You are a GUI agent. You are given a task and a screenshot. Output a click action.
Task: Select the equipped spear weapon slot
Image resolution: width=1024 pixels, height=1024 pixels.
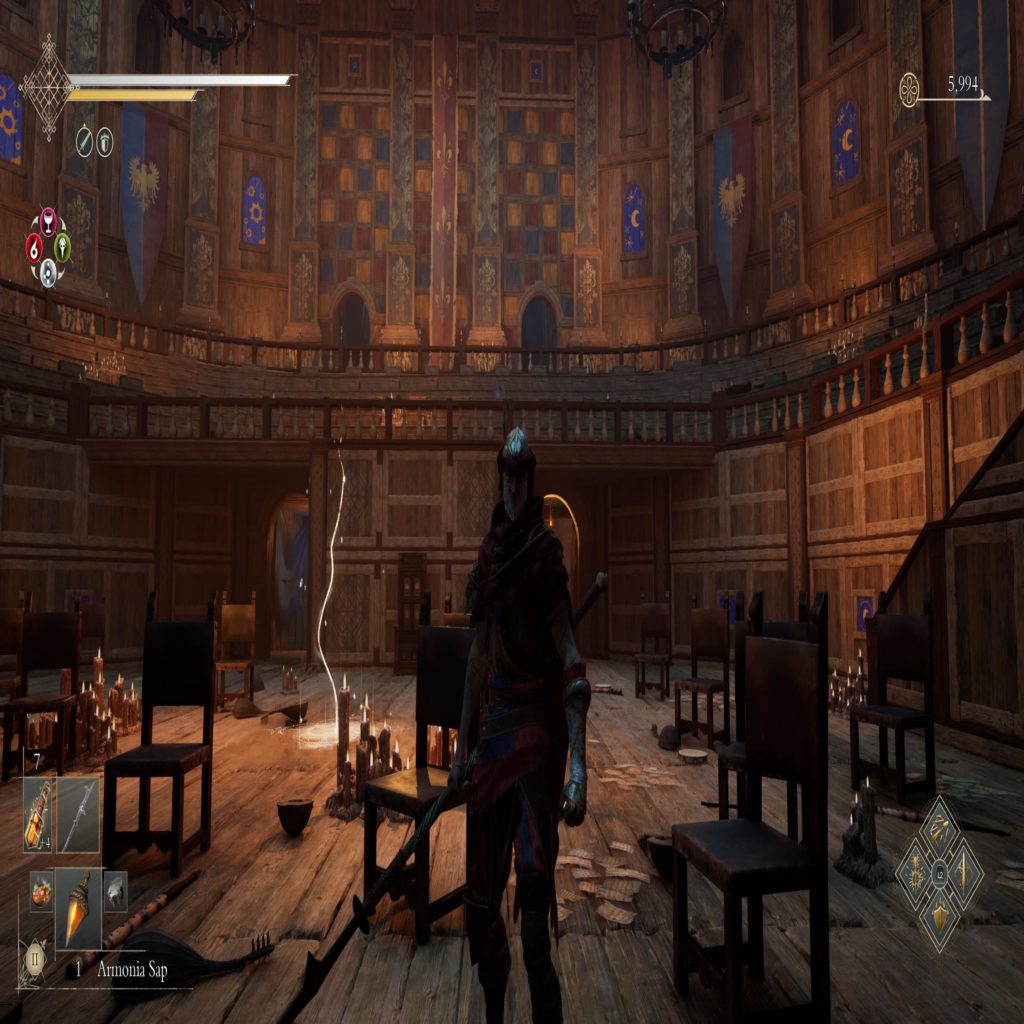[78, 814]
